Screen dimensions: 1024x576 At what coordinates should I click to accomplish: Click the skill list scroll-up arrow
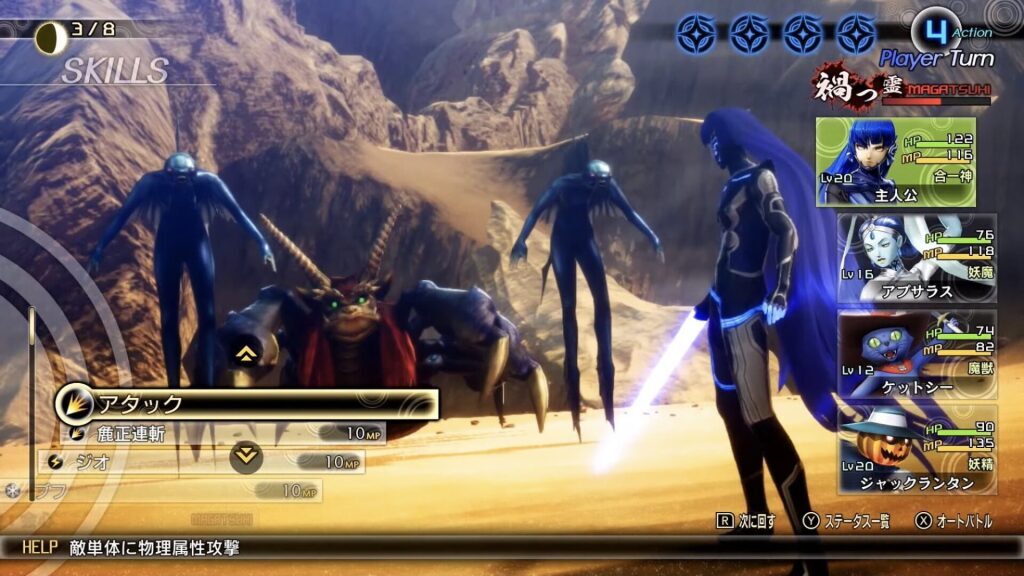click(x=243, y=352)
